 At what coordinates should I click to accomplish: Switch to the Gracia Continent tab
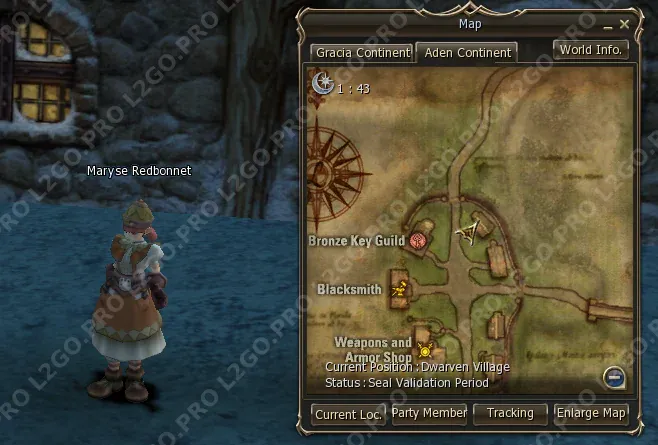tap(361, 52)
